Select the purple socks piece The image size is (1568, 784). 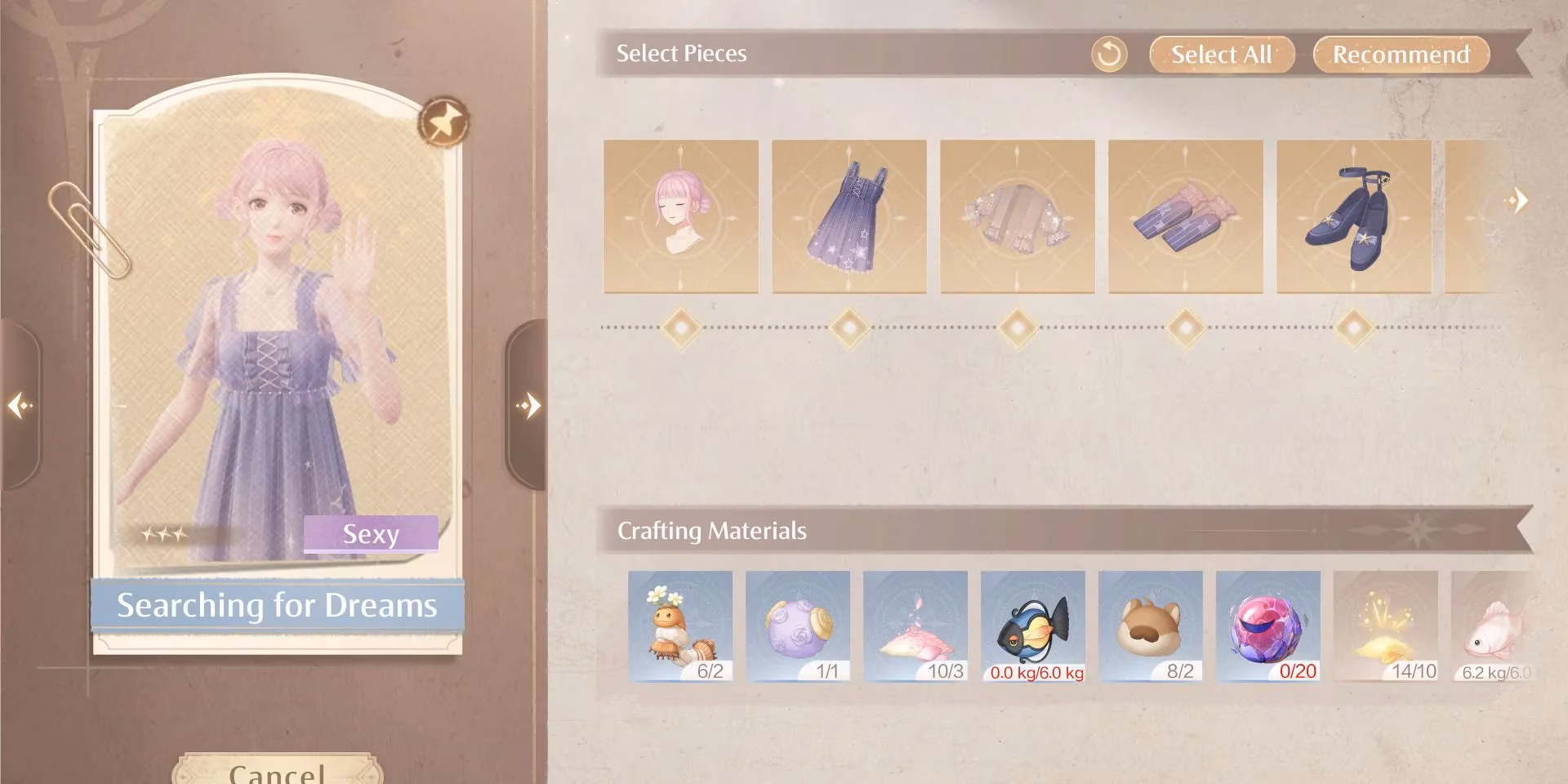coord(1185,218)
